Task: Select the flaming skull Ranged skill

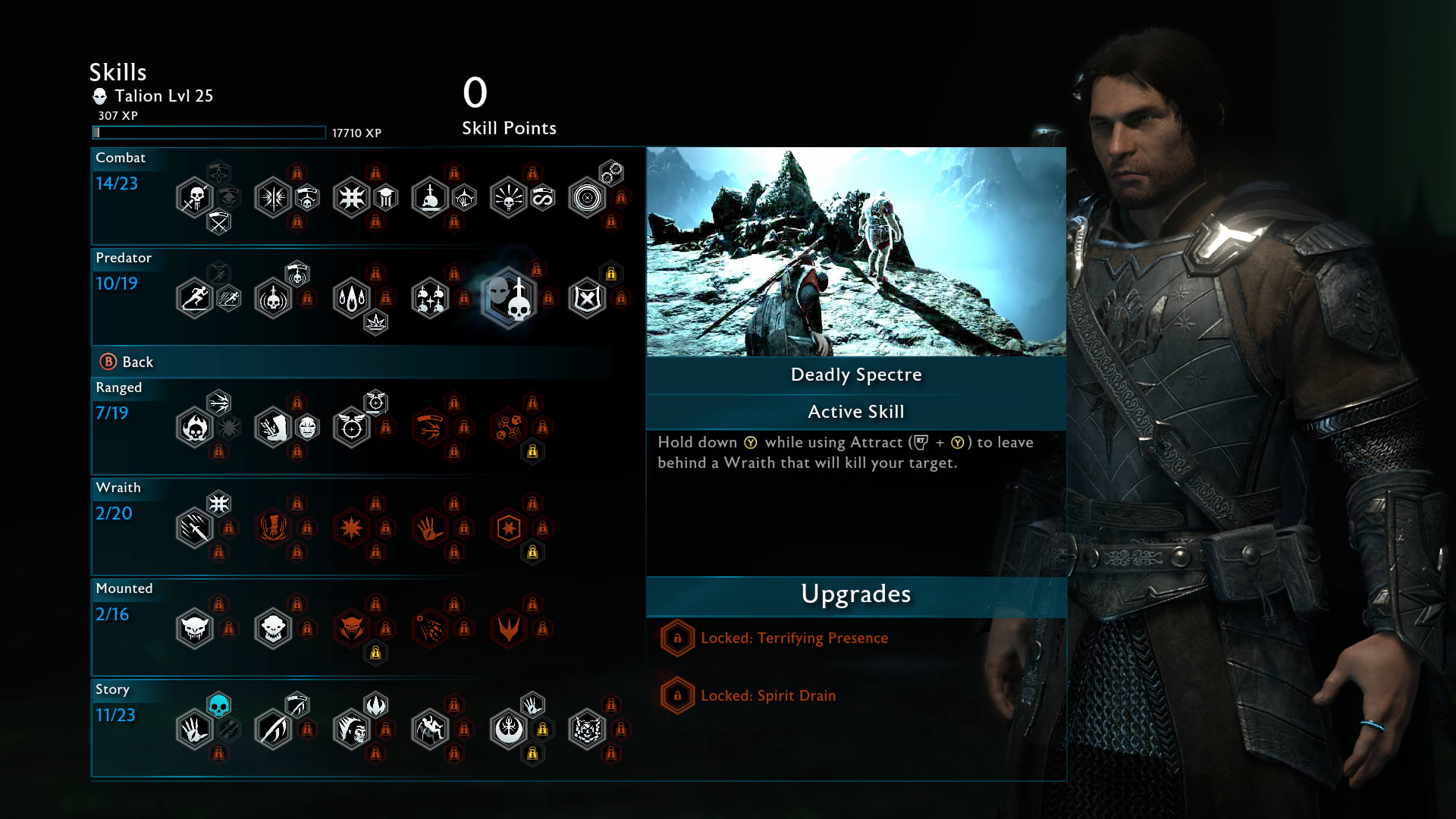Action: pos(195,428)
